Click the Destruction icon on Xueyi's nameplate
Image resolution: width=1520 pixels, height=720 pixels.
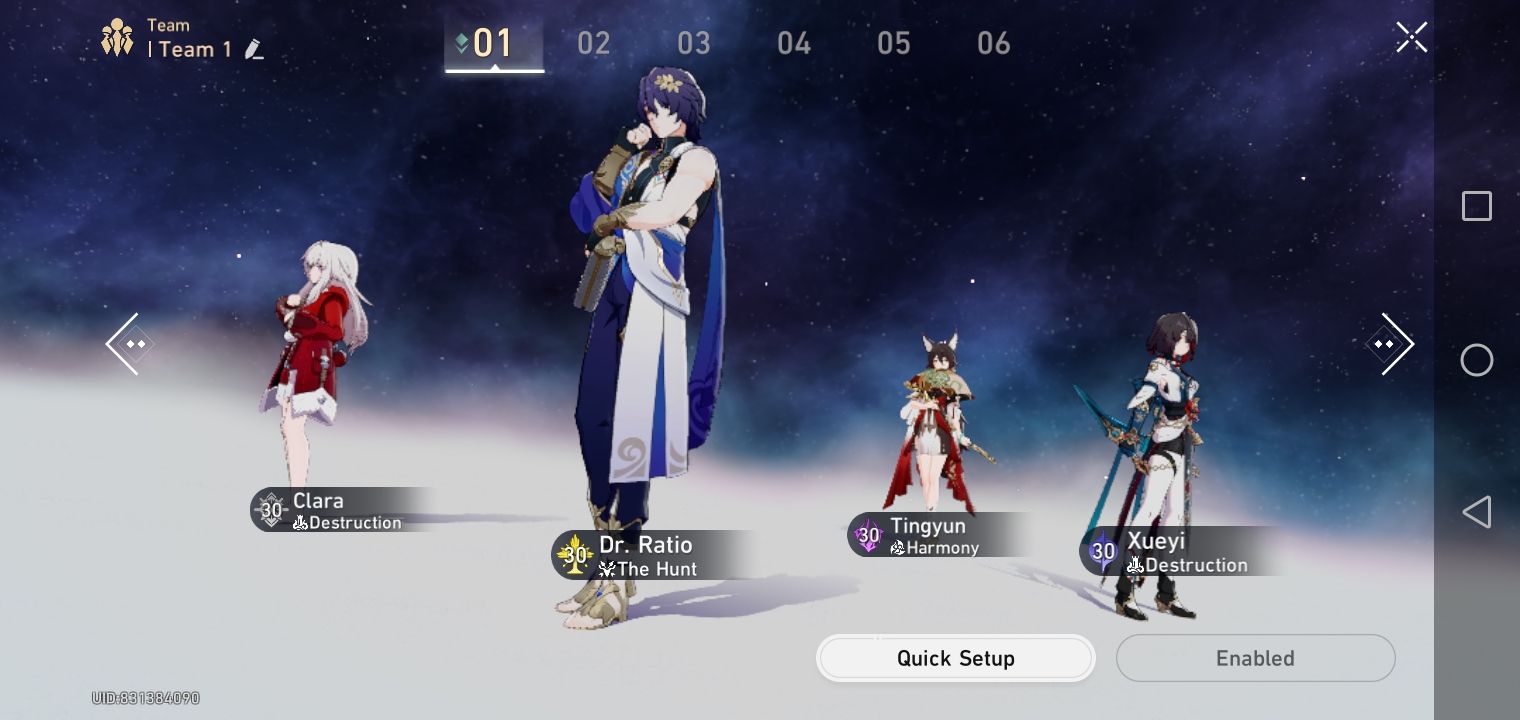tap(1137, 565)
